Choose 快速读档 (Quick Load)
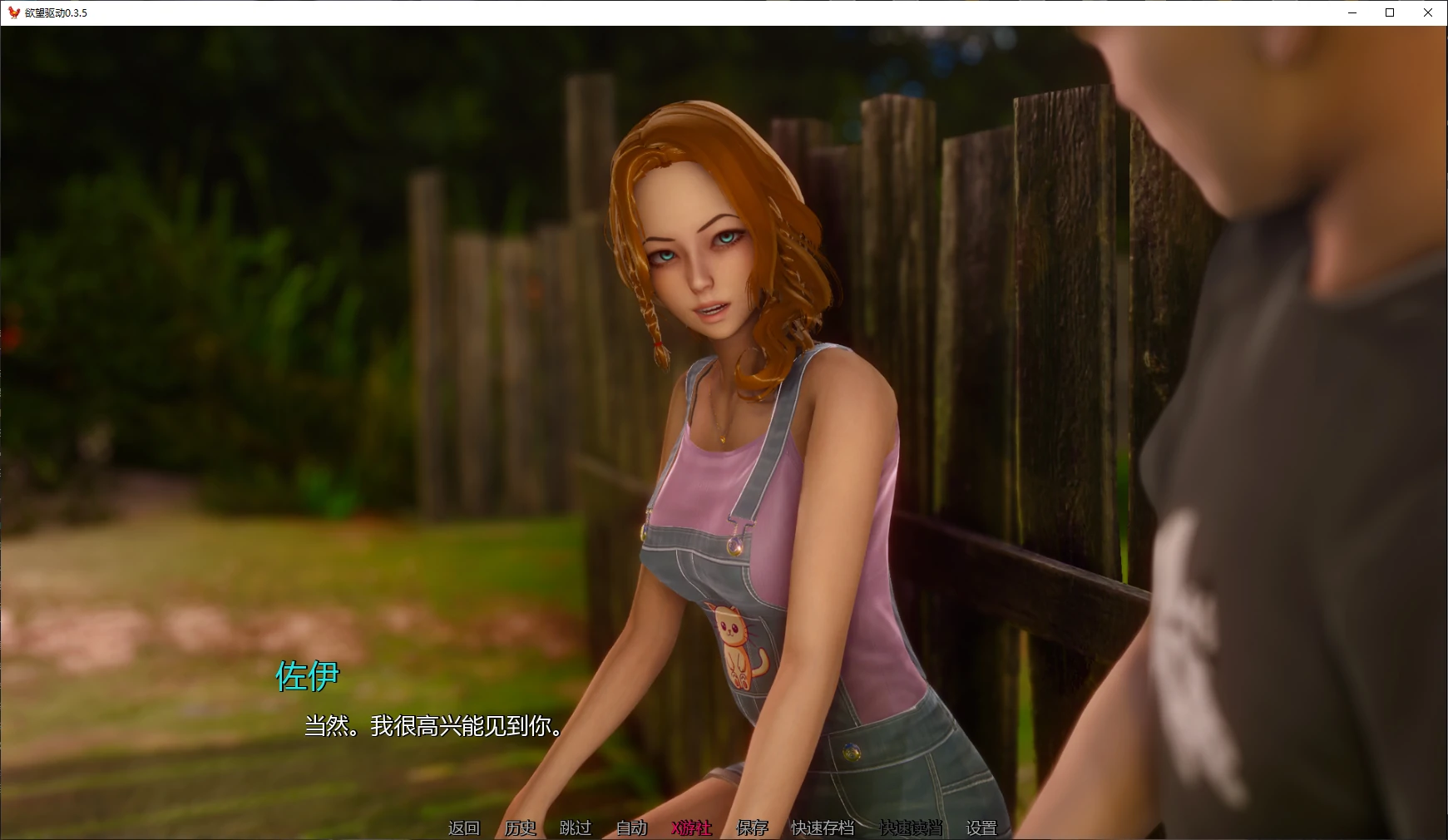 911,828
